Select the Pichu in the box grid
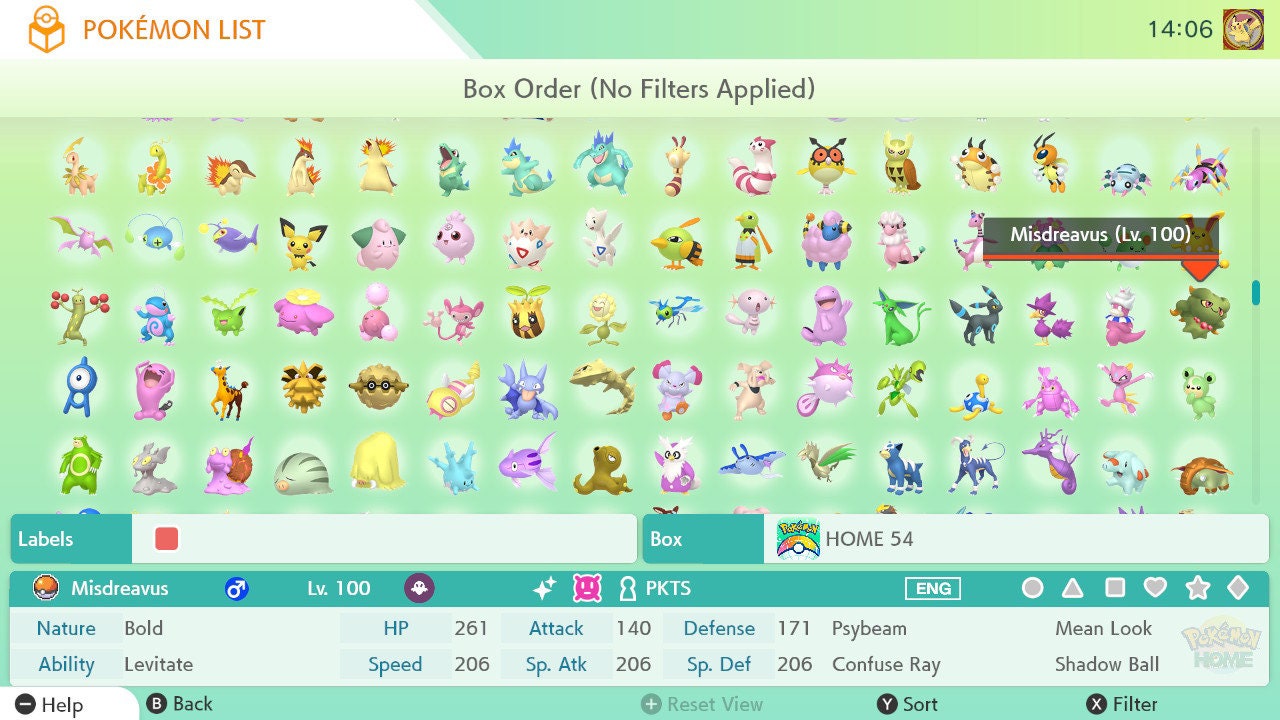Viewport: 1280px width, 720px height. [302, 243]
